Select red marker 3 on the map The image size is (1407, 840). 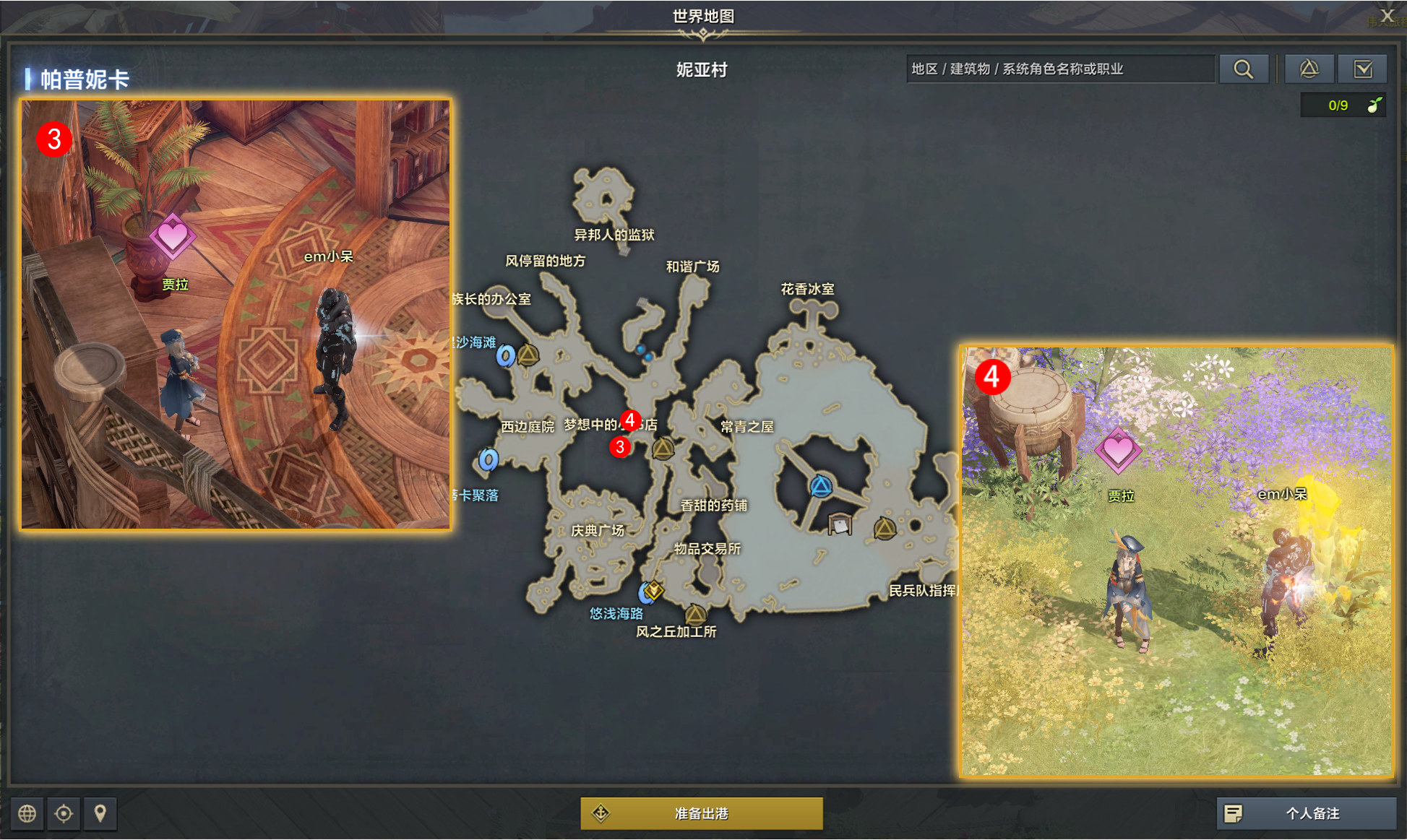coord(619,447)
